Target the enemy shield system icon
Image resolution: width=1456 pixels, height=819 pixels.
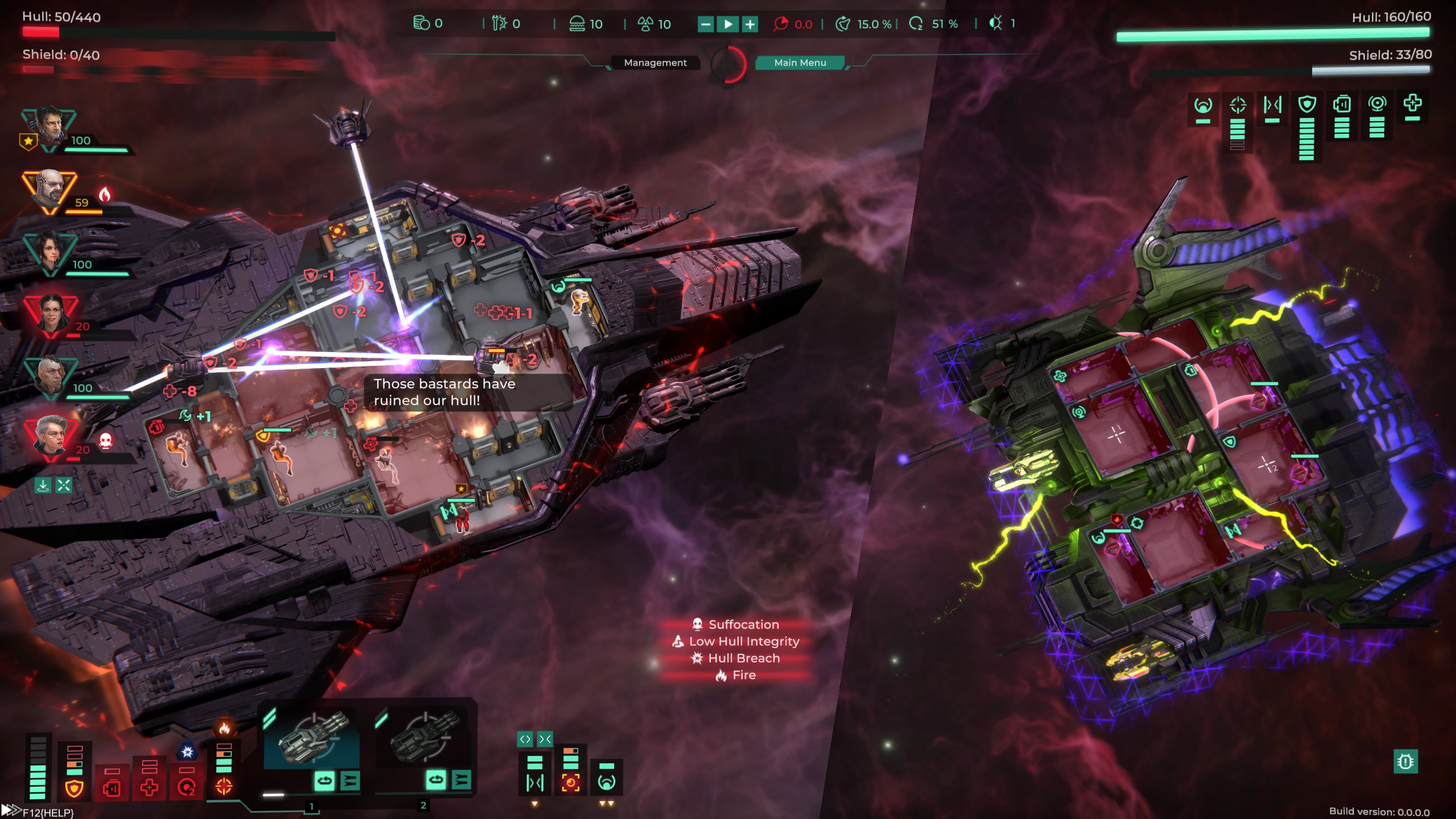1307,104
